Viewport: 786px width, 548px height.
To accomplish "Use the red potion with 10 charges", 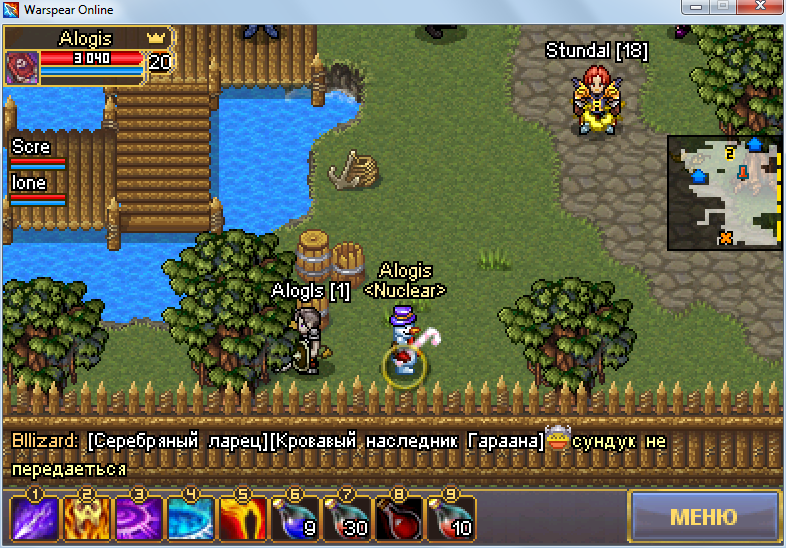I will click(451, 518).
